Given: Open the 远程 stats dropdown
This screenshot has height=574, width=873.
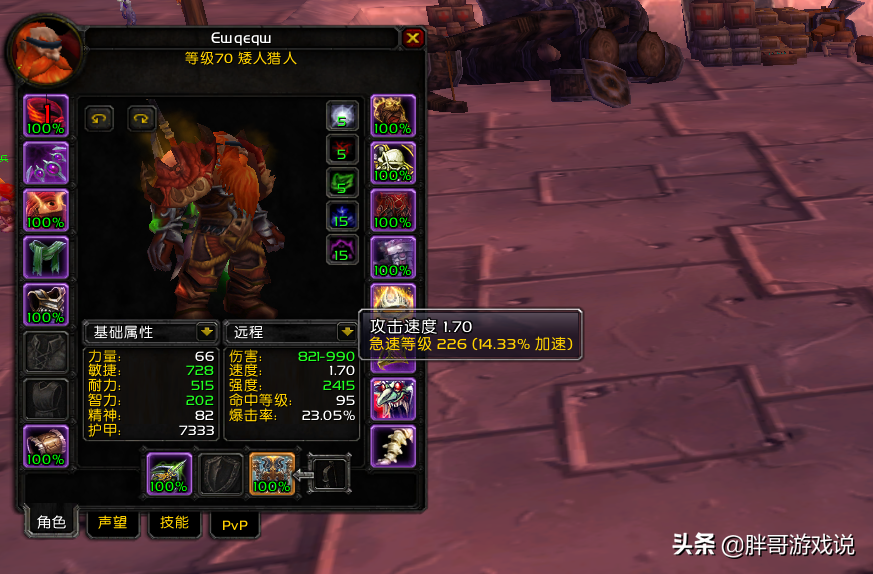Looking at the screenshot, I should click(346, 331).
